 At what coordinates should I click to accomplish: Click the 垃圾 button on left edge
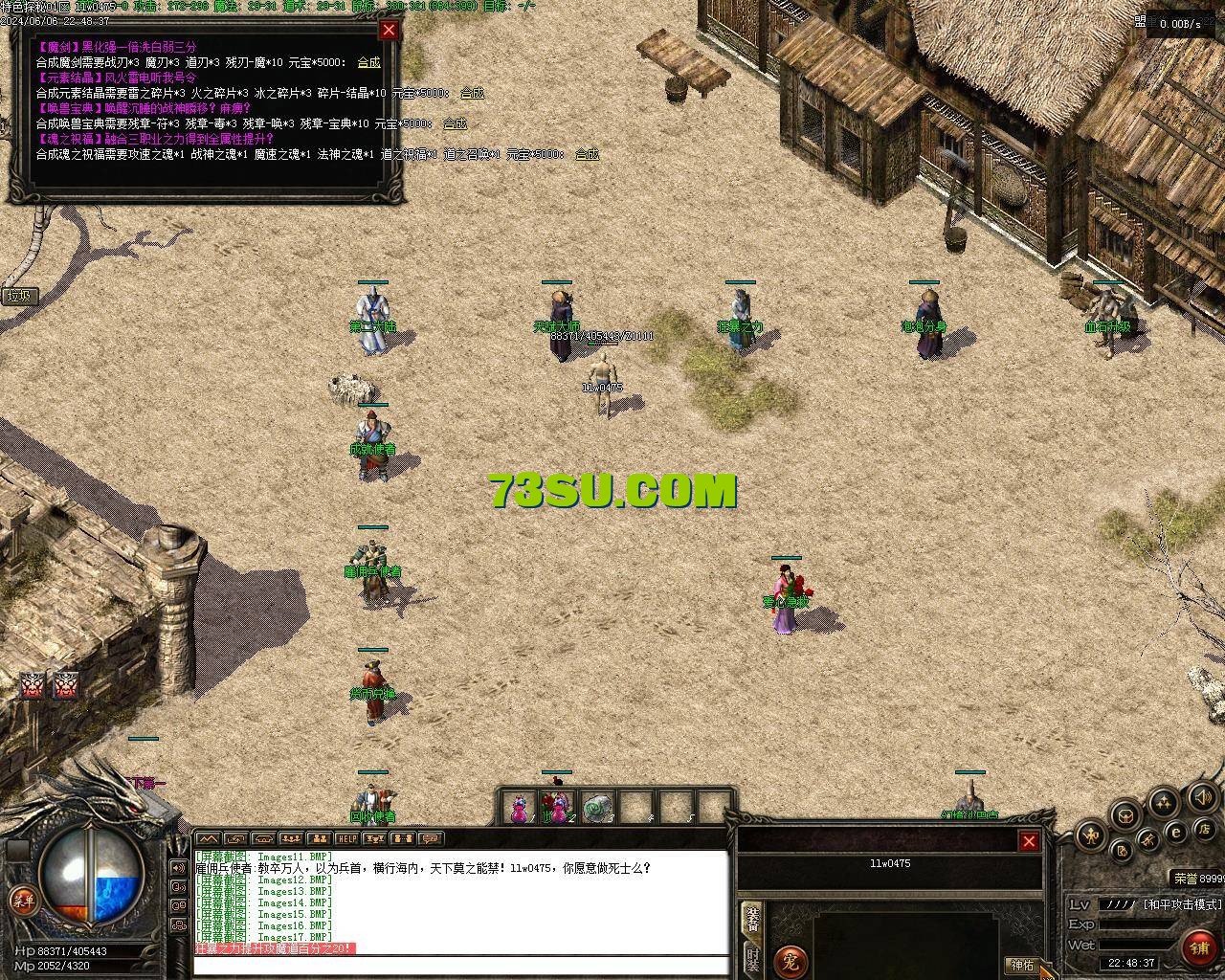click(19, 296)
